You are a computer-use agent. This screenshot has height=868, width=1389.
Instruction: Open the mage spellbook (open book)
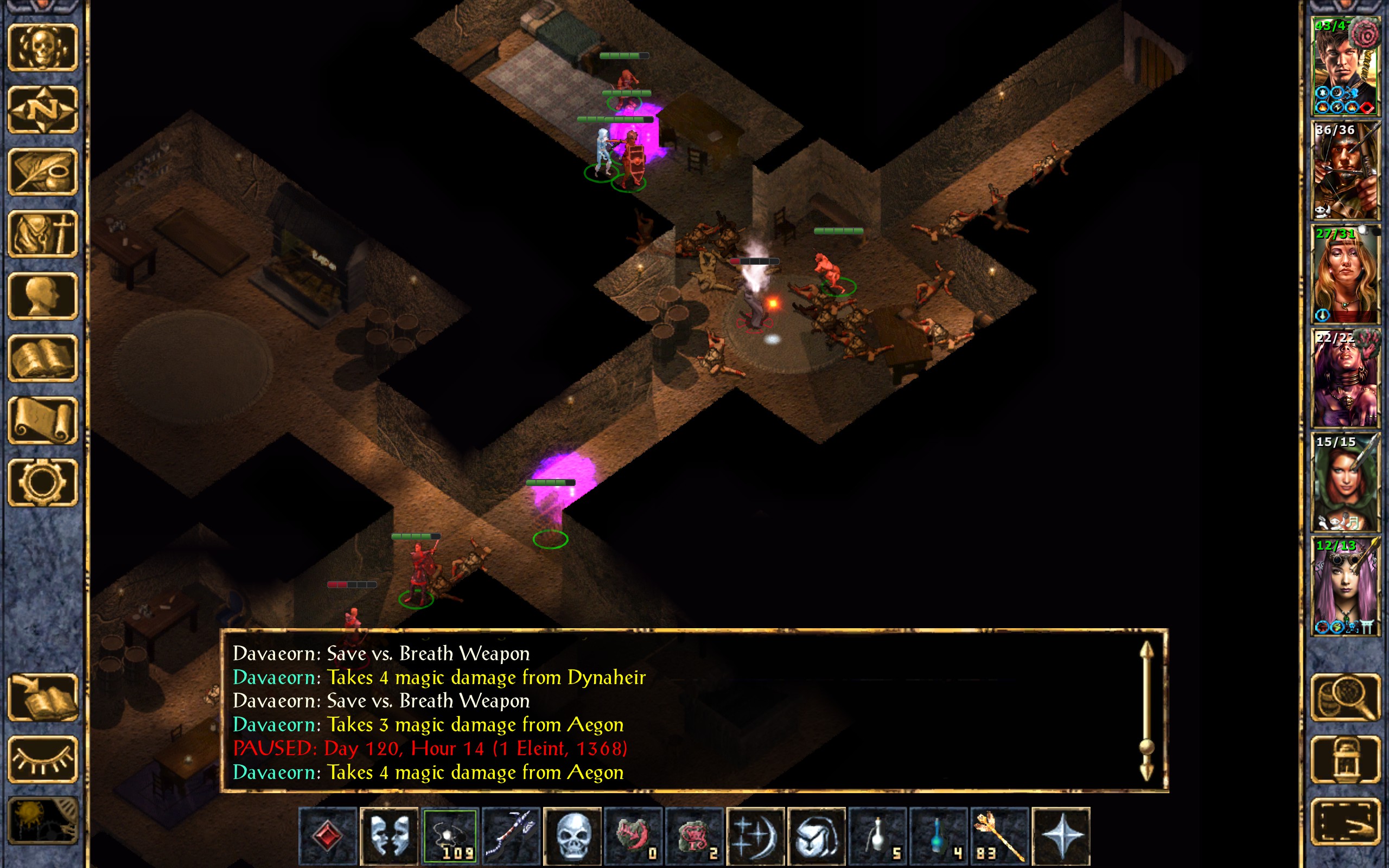tap(42, 358)
